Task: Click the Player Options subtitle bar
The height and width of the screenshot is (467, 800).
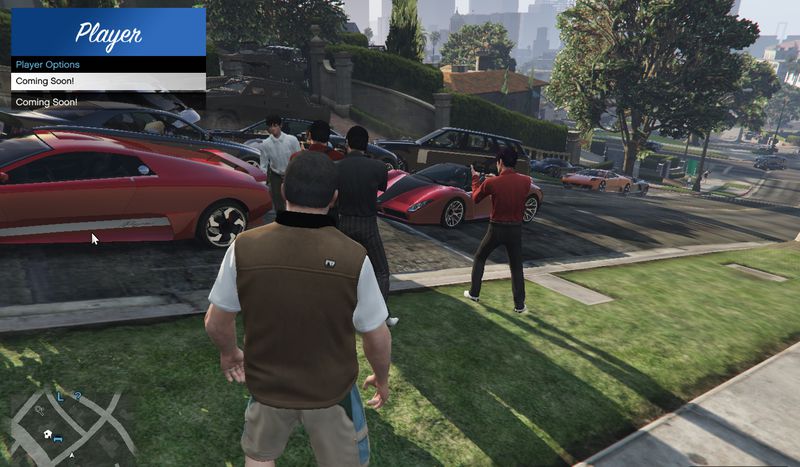Action: tap(108, 65)
